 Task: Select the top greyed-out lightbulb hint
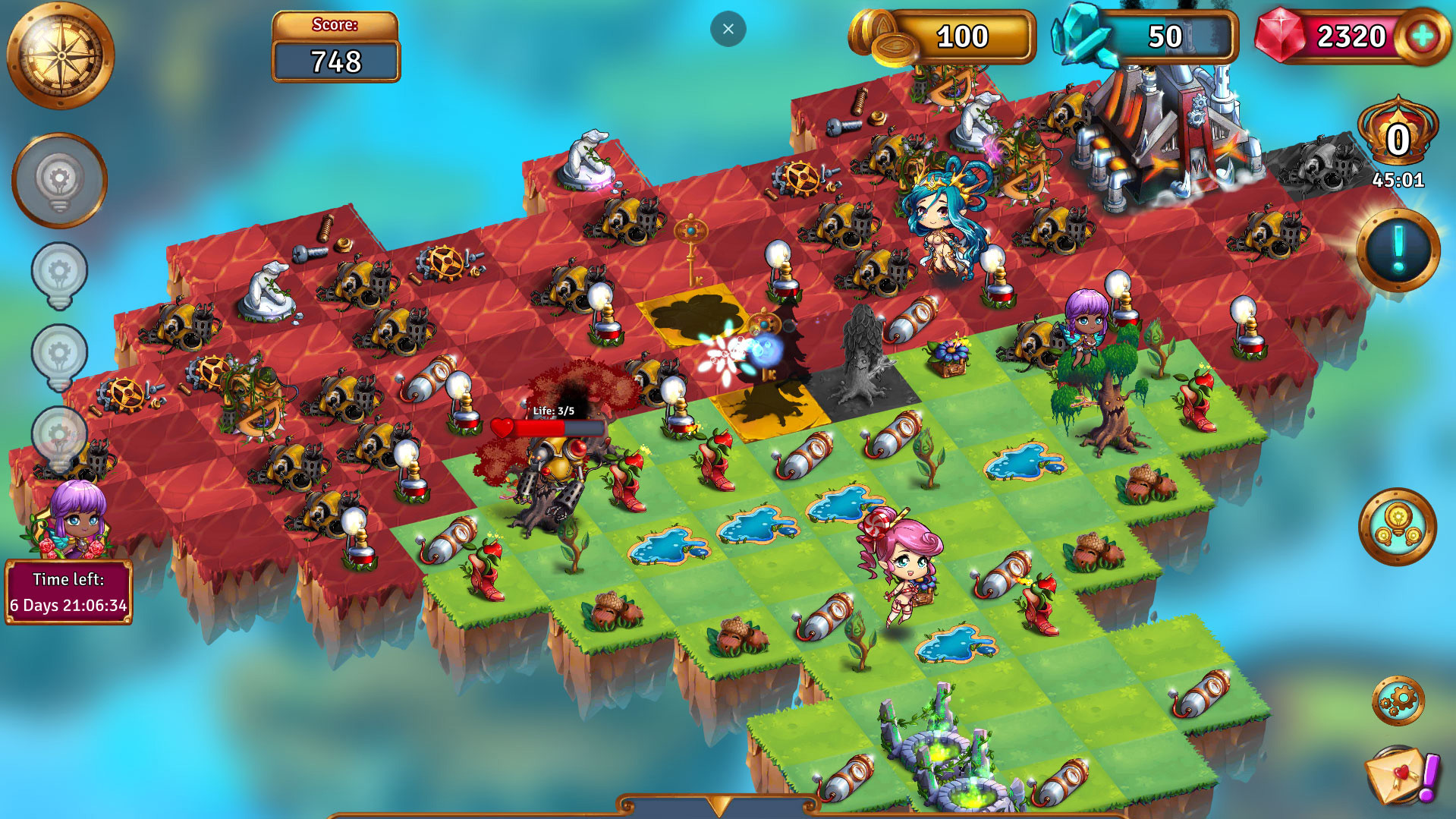61,180
